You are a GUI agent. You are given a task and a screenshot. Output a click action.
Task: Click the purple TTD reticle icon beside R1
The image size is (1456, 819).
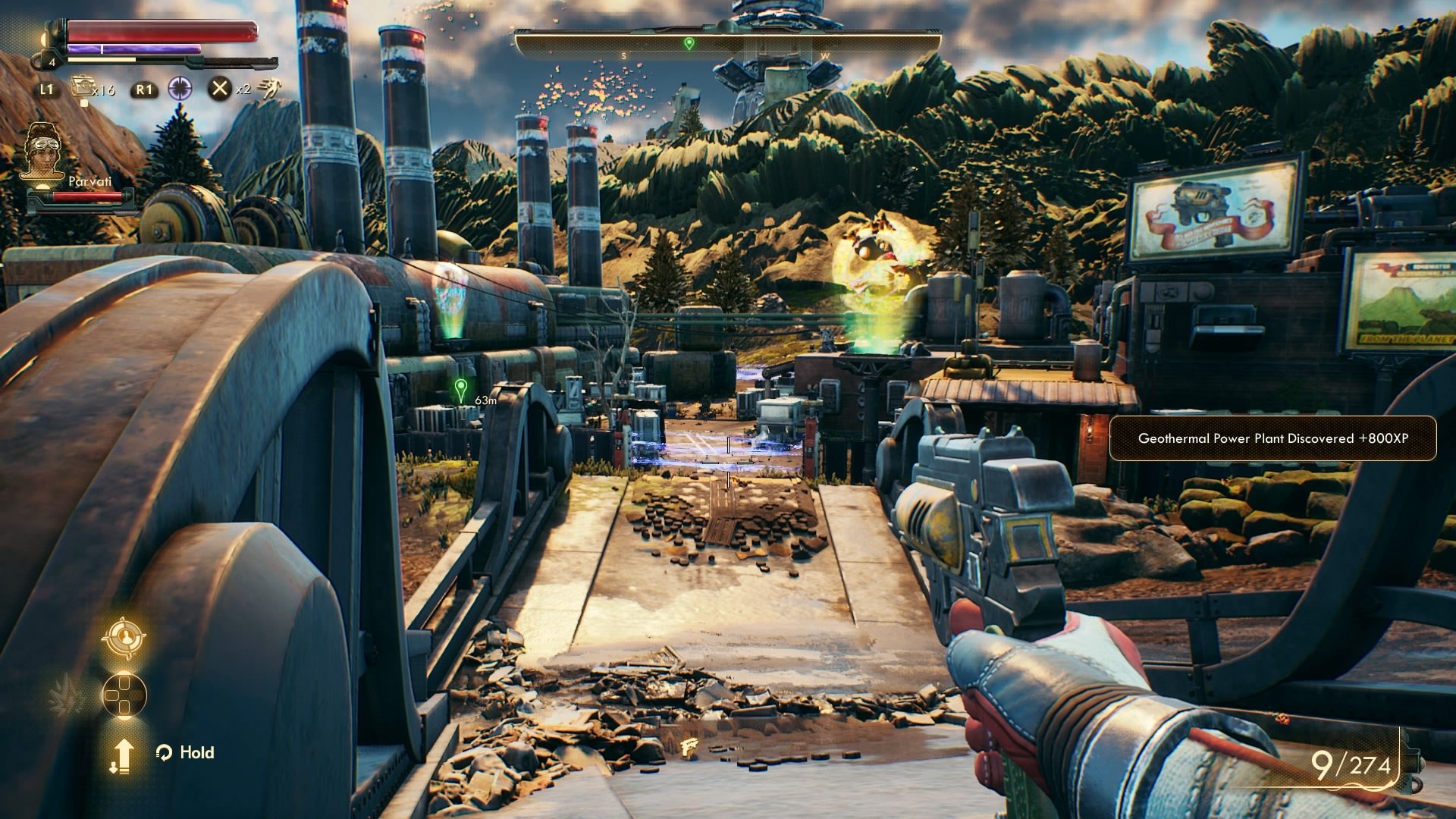(x=181, y=89)
